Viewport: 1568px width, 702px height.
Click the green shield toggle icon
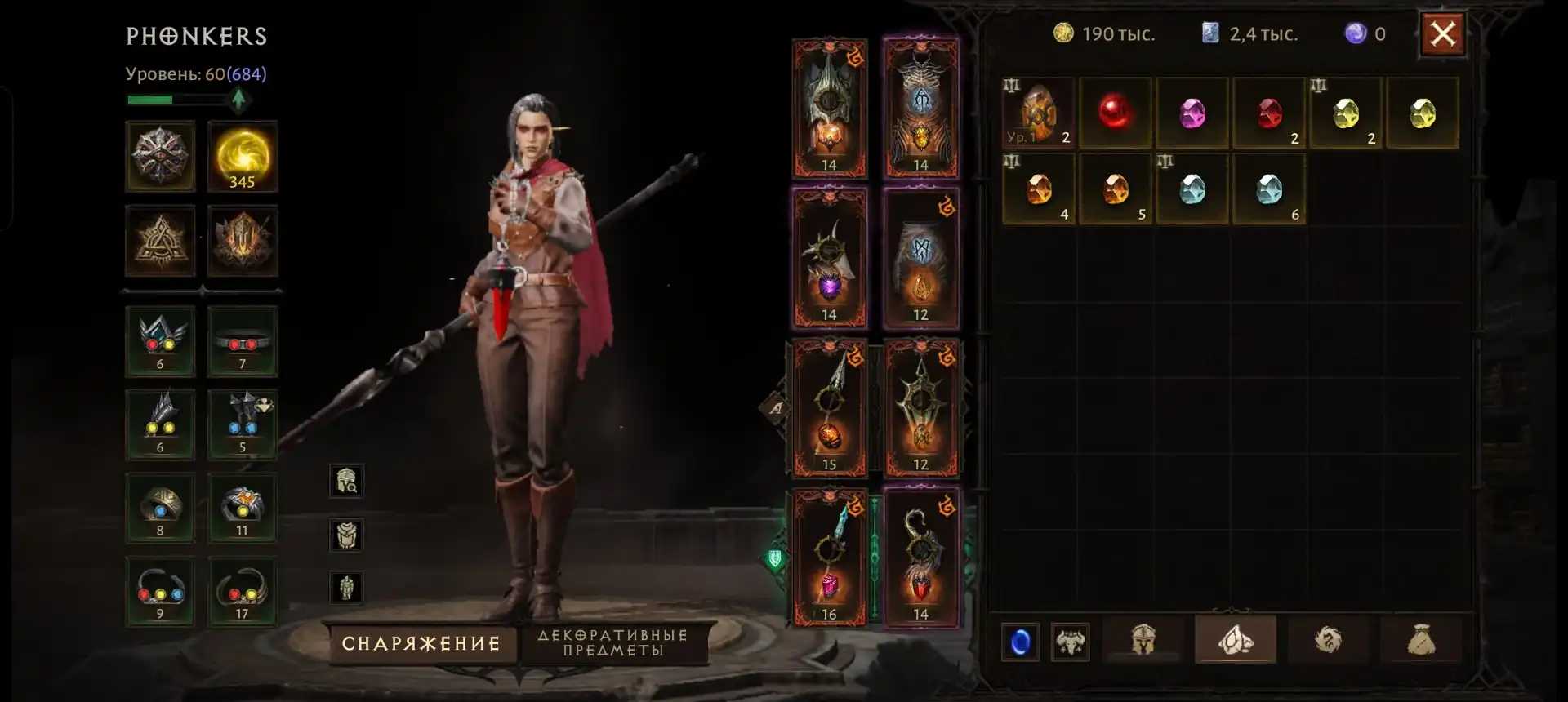(775, 559)
